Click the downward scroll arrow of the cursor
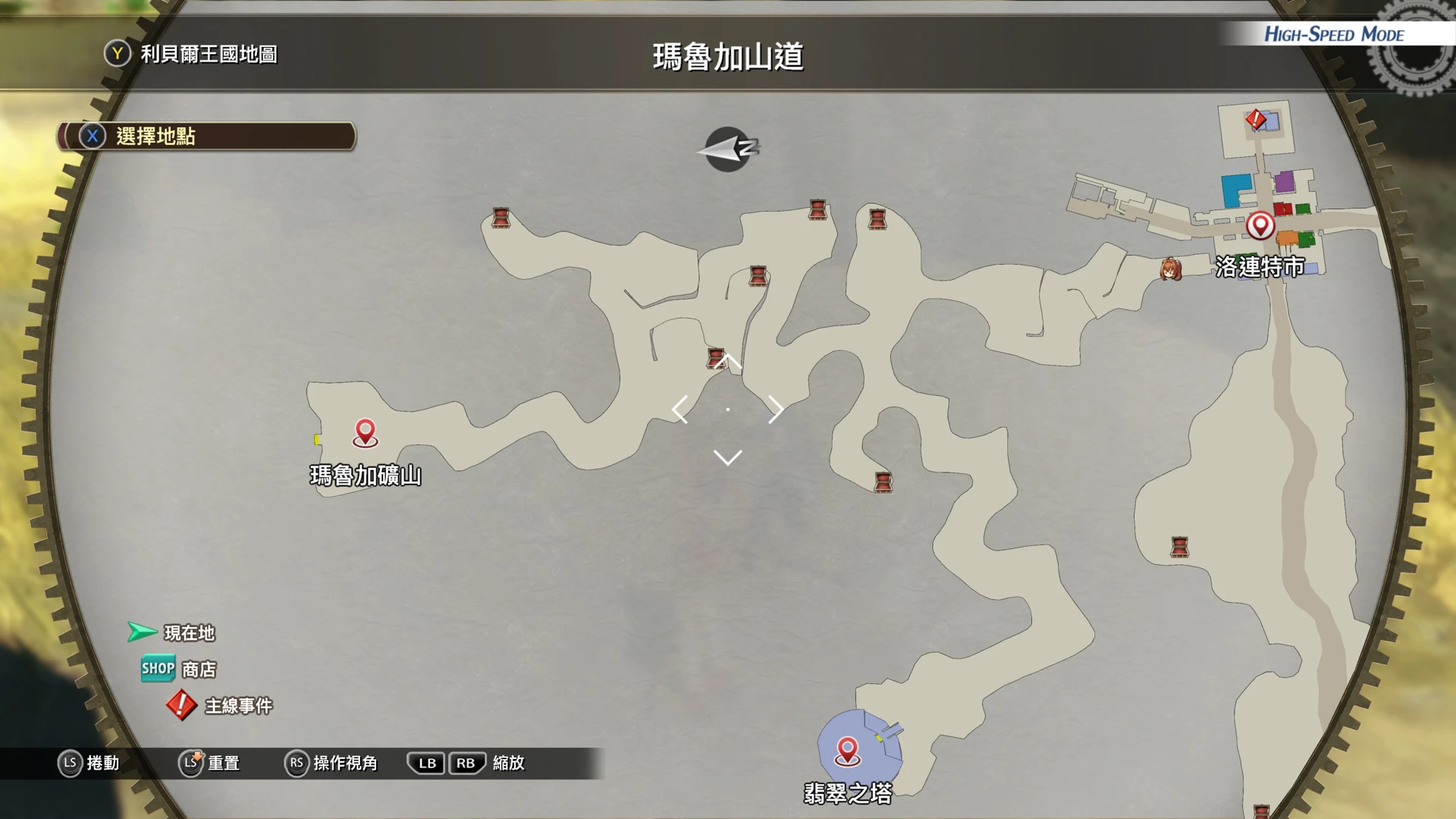 point(727,457)
